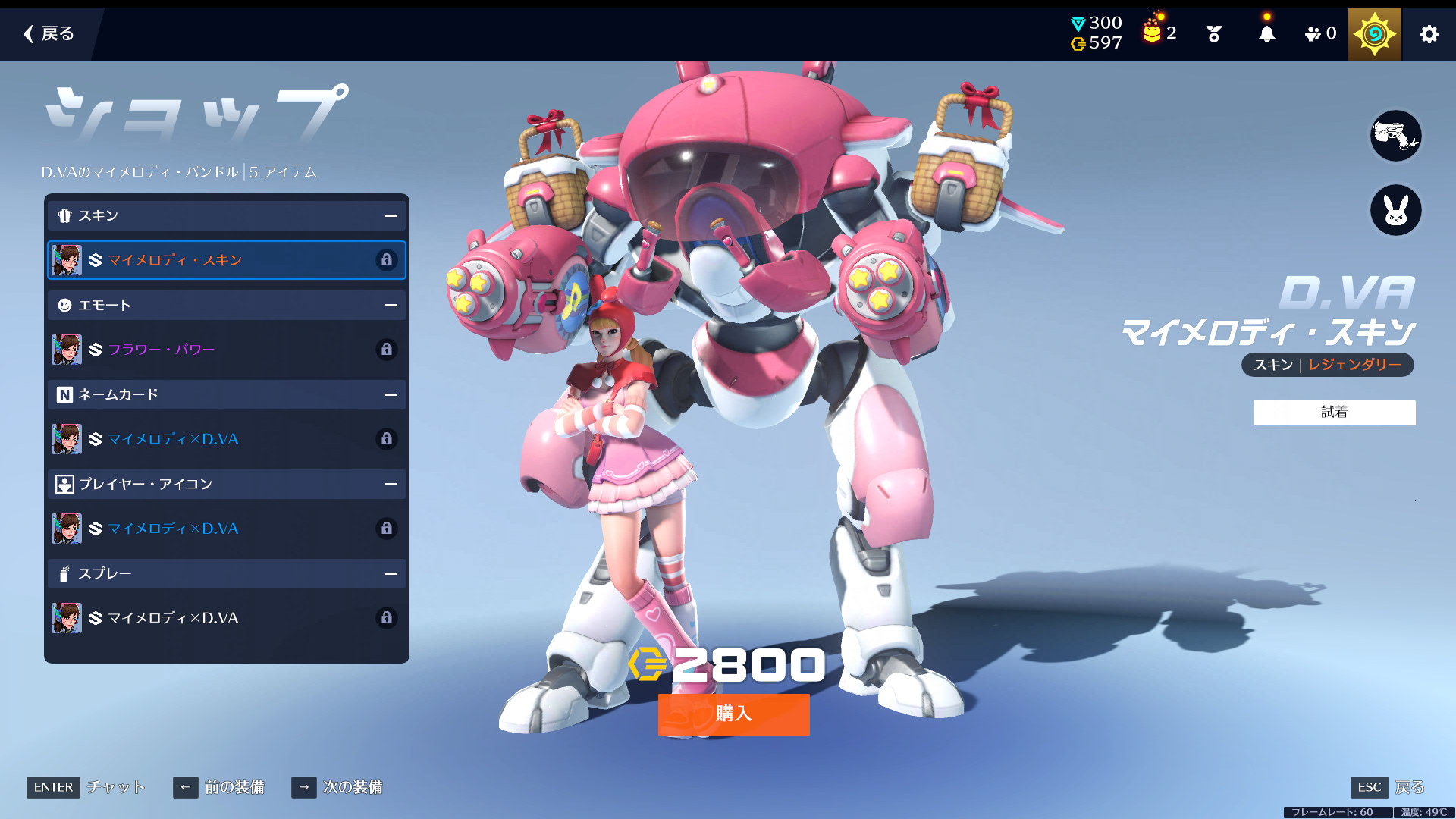This screenshot has height=819, width=1456.
Task: Collapse the ネームカード category header
Action: click(391, 395)
